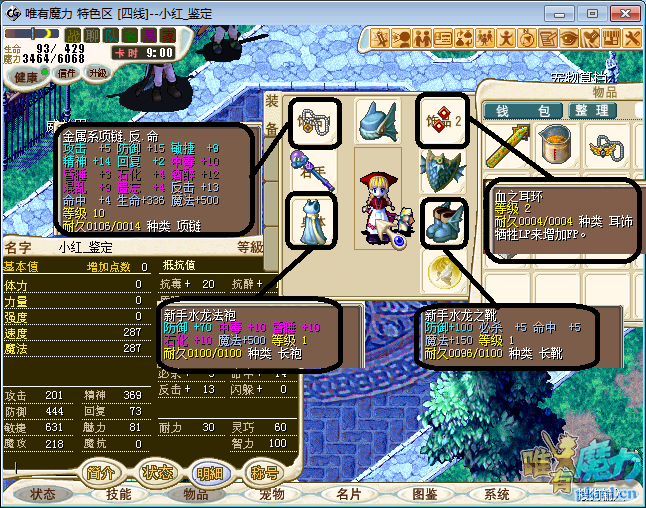Switch to the 称号 (Title) tab
Image resolution: width=646 pixels, height=508 pixels.
pyautogui.click(x=264, y=472)
